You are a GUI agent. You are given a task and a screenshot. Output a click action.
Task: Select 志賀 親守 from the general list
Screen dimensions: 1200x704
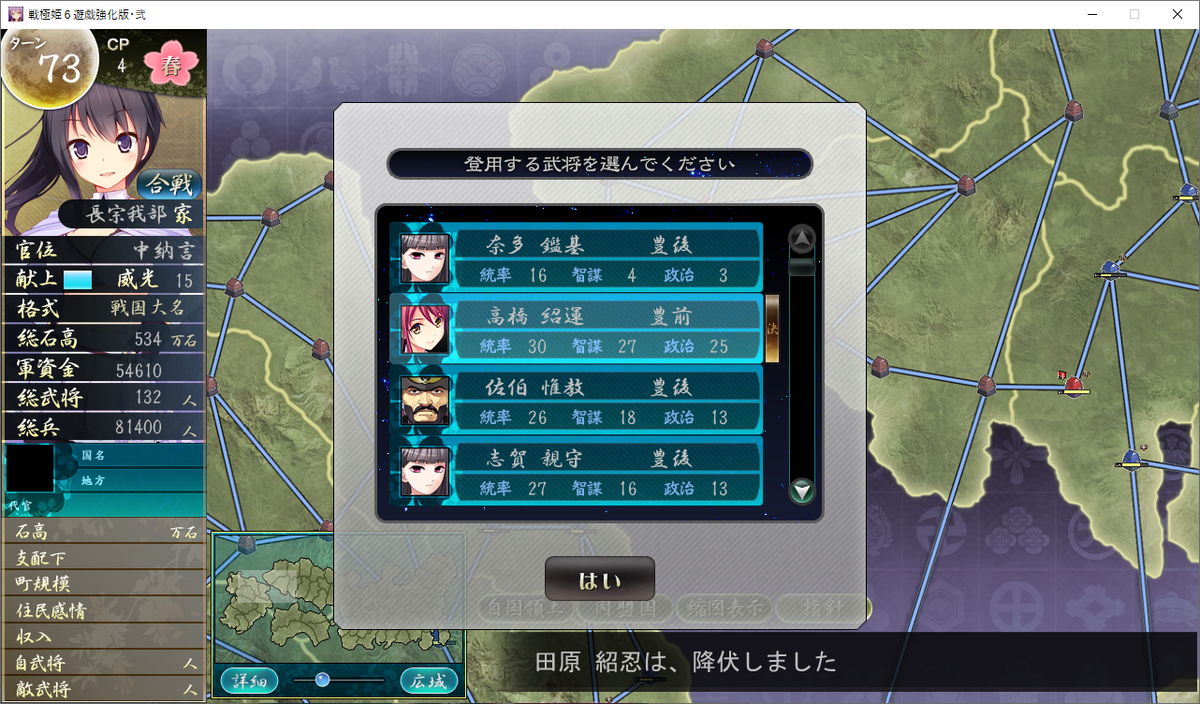[x=577, y=472]
